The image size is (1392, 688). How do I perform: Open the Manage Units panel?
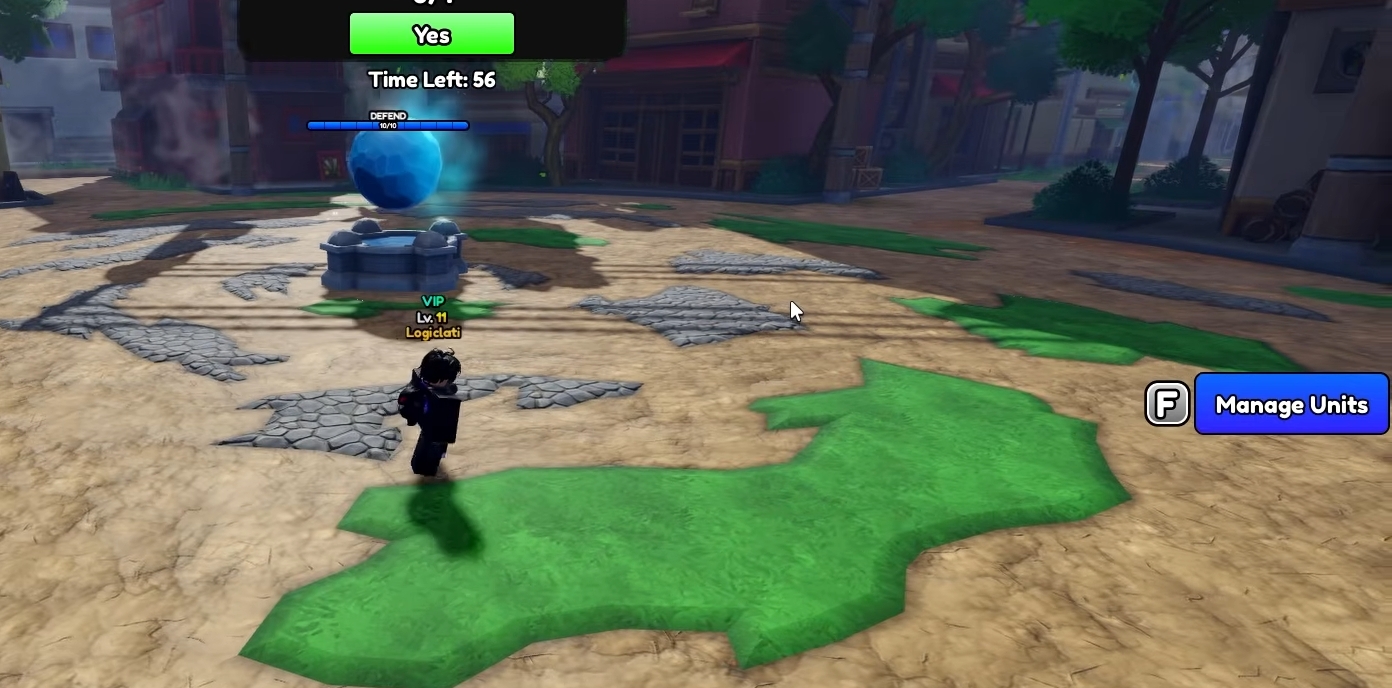tap(1290, 404)
